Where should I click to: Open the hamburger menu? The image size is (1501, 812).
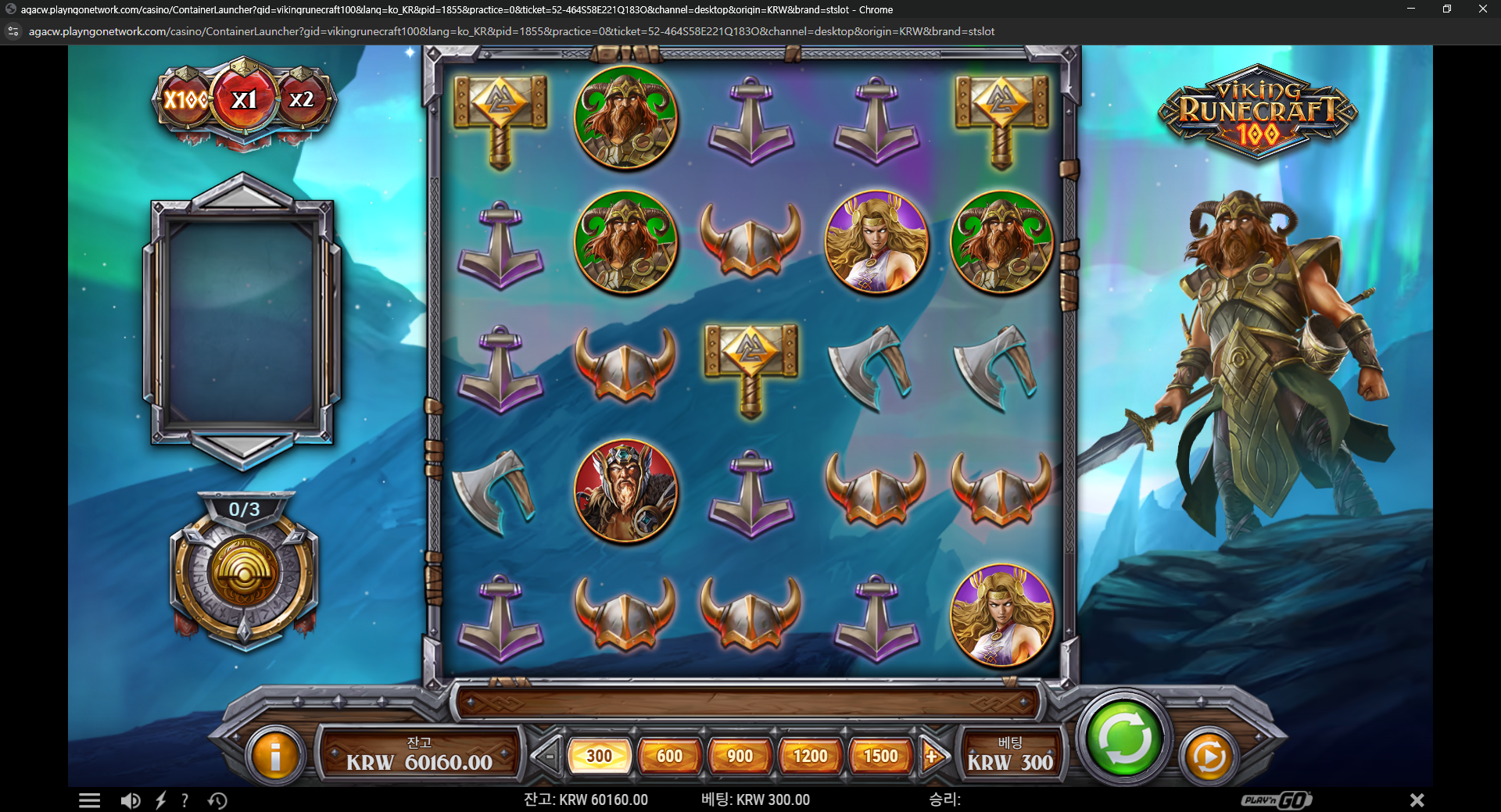[89, 800]
